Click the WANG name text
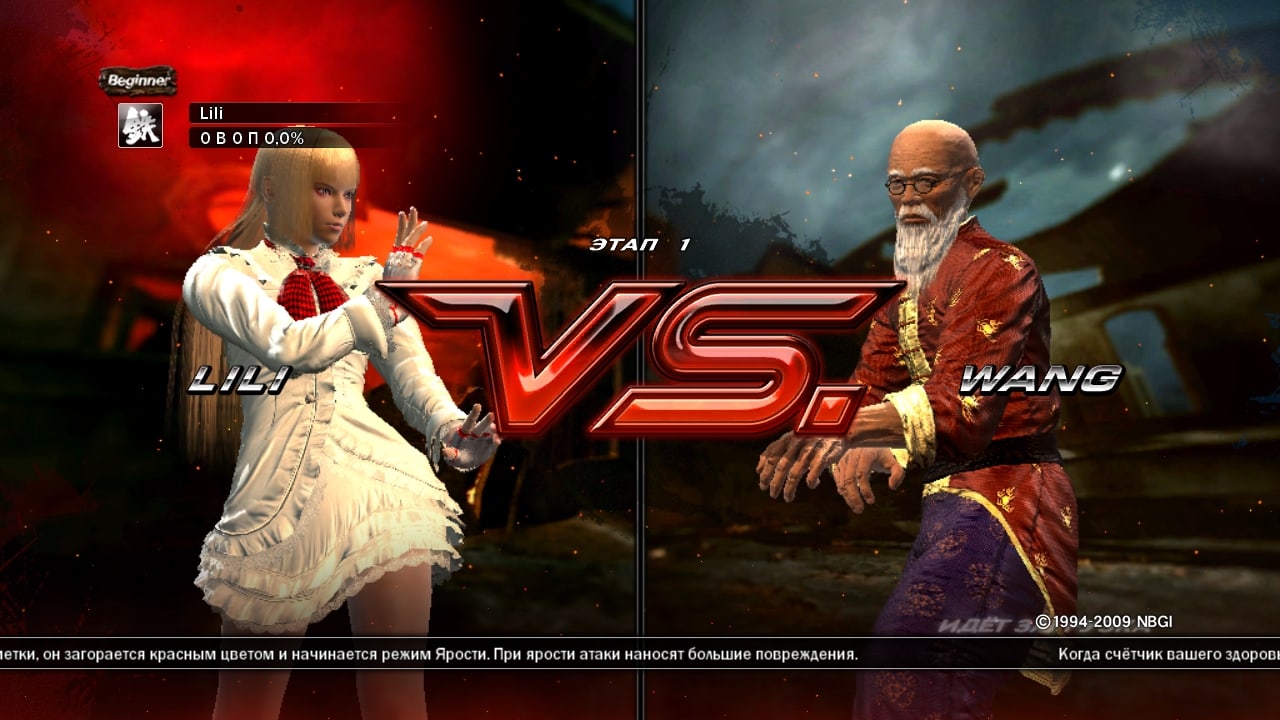 [1042, 378]
